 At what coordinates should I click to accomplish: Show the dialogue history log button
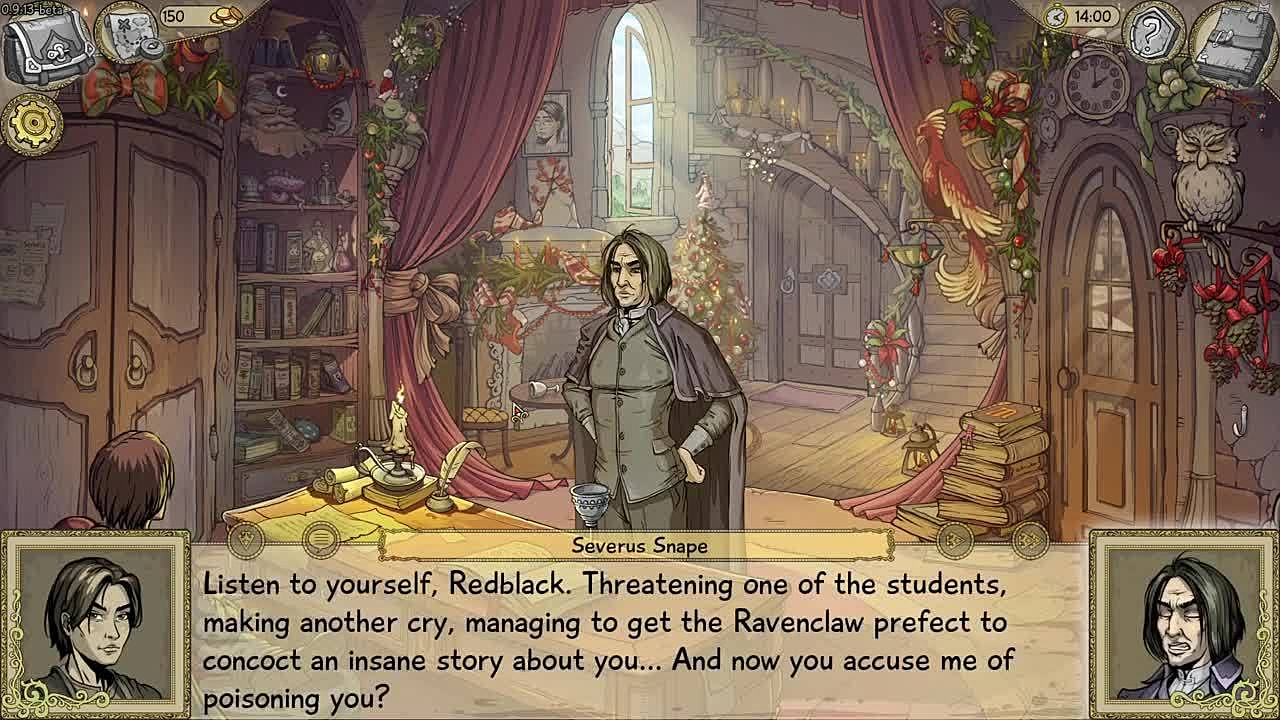coord(321,541)
